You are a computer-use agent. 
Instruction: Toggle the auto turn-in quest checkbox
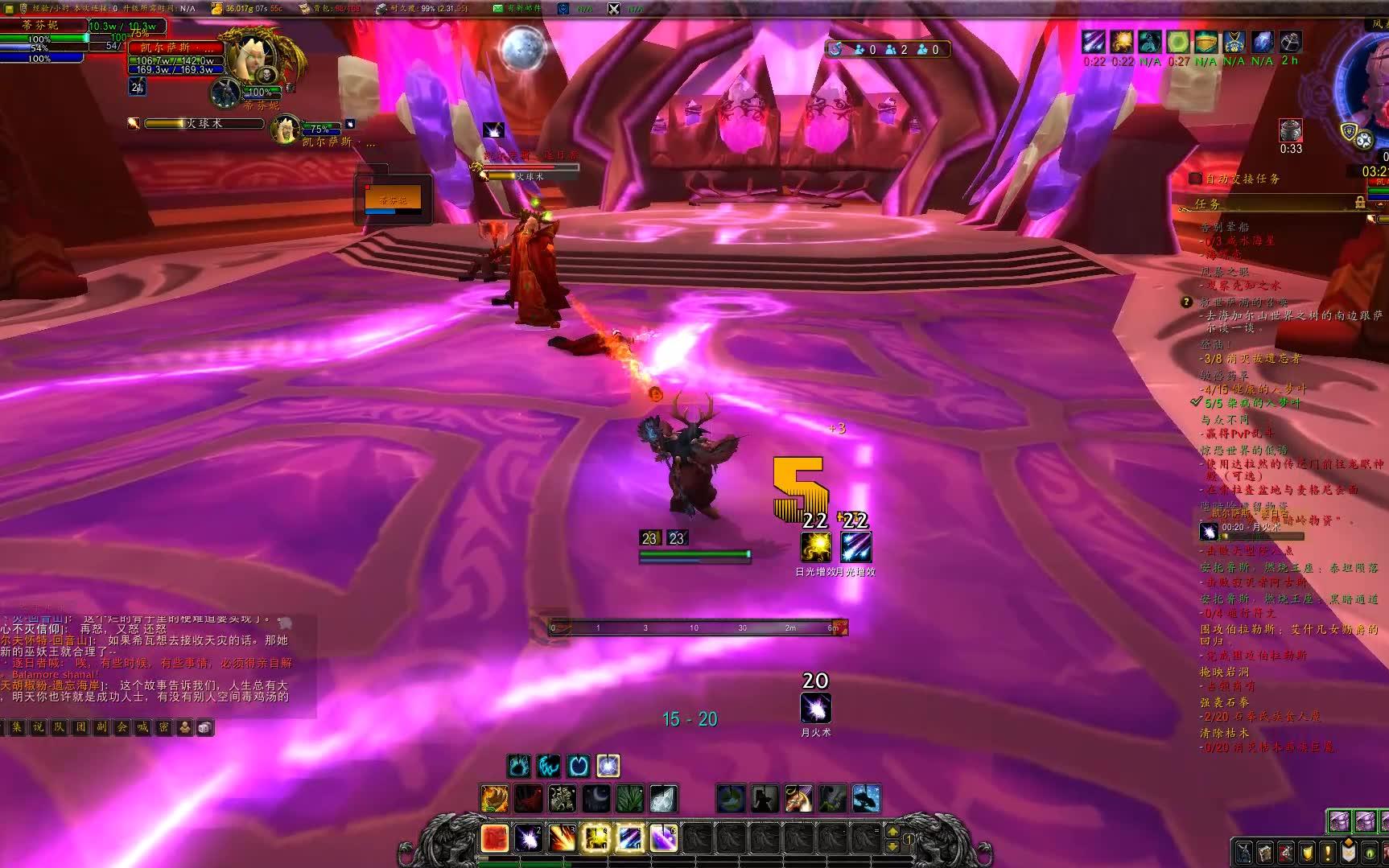tap(1195, 179)
